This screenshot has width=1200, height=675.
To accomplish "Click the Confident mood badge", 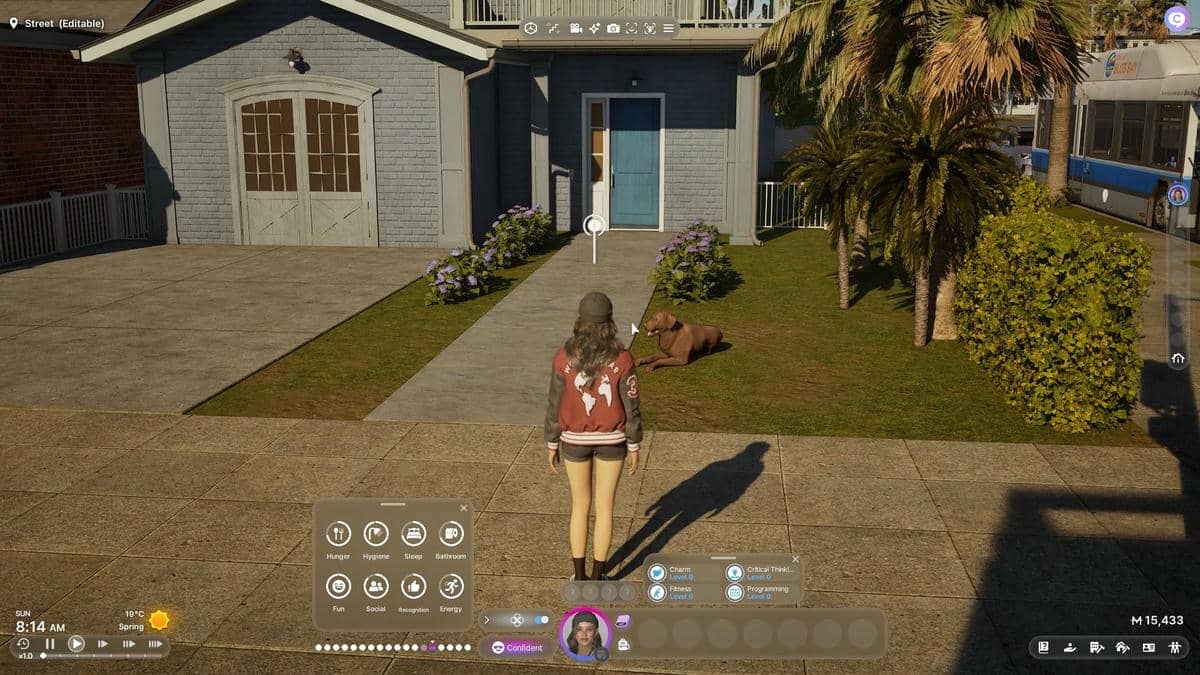I will coord(517,647).
